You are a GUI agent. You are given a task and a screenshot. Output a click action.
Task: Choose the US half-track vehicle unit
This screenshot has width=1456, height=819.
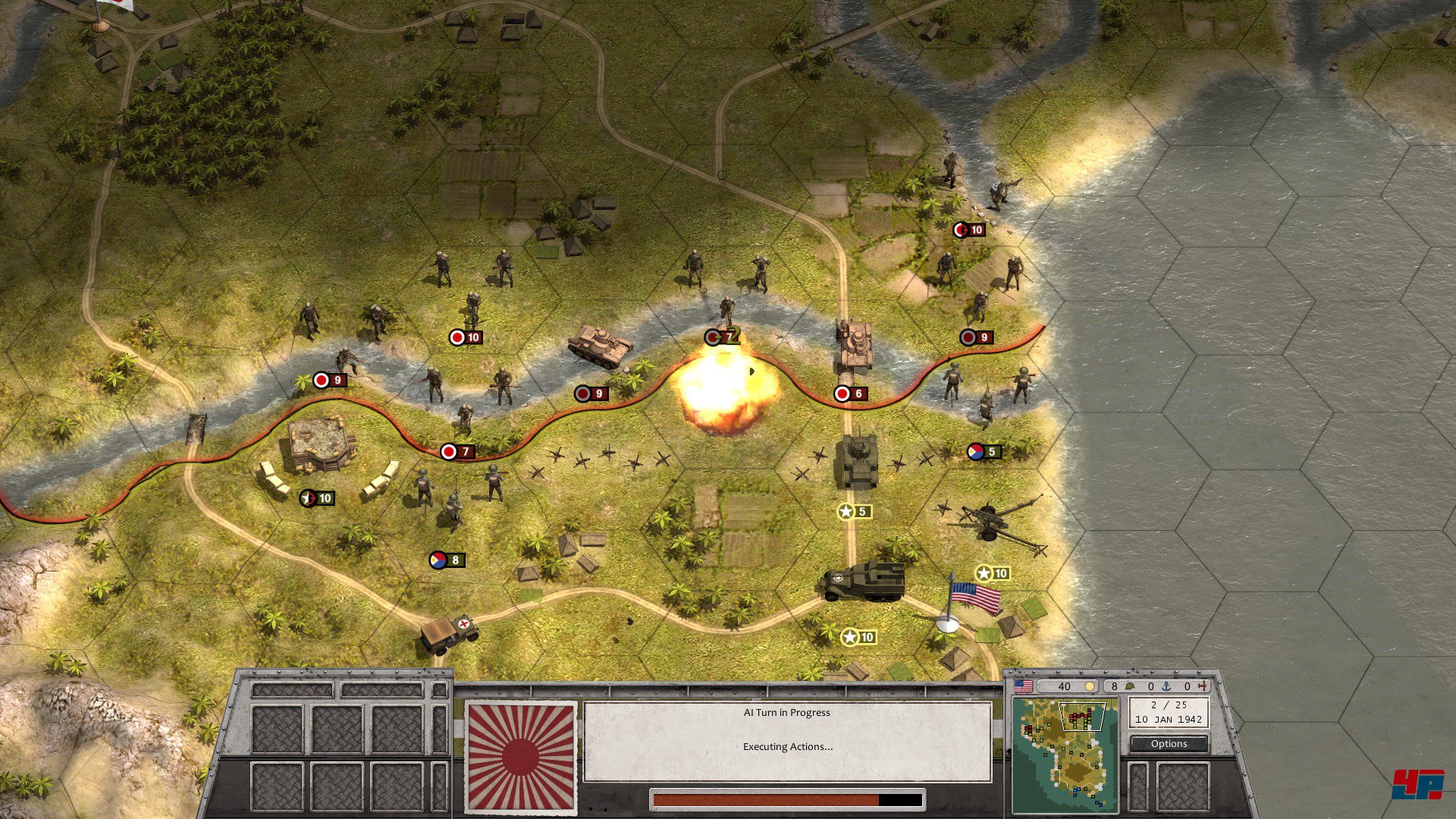[x=862, y=582]
